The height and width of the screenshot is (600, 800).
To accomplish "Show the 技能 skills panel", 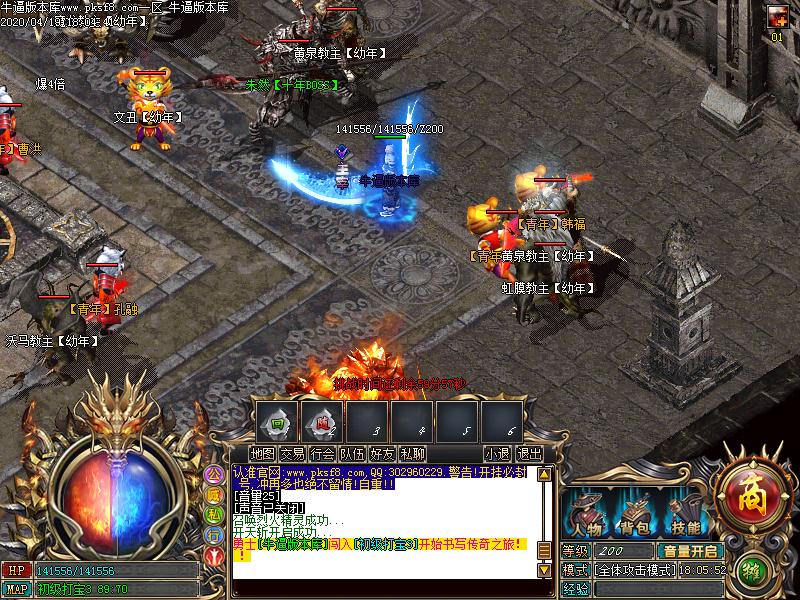I will click(x=685, y=513).
